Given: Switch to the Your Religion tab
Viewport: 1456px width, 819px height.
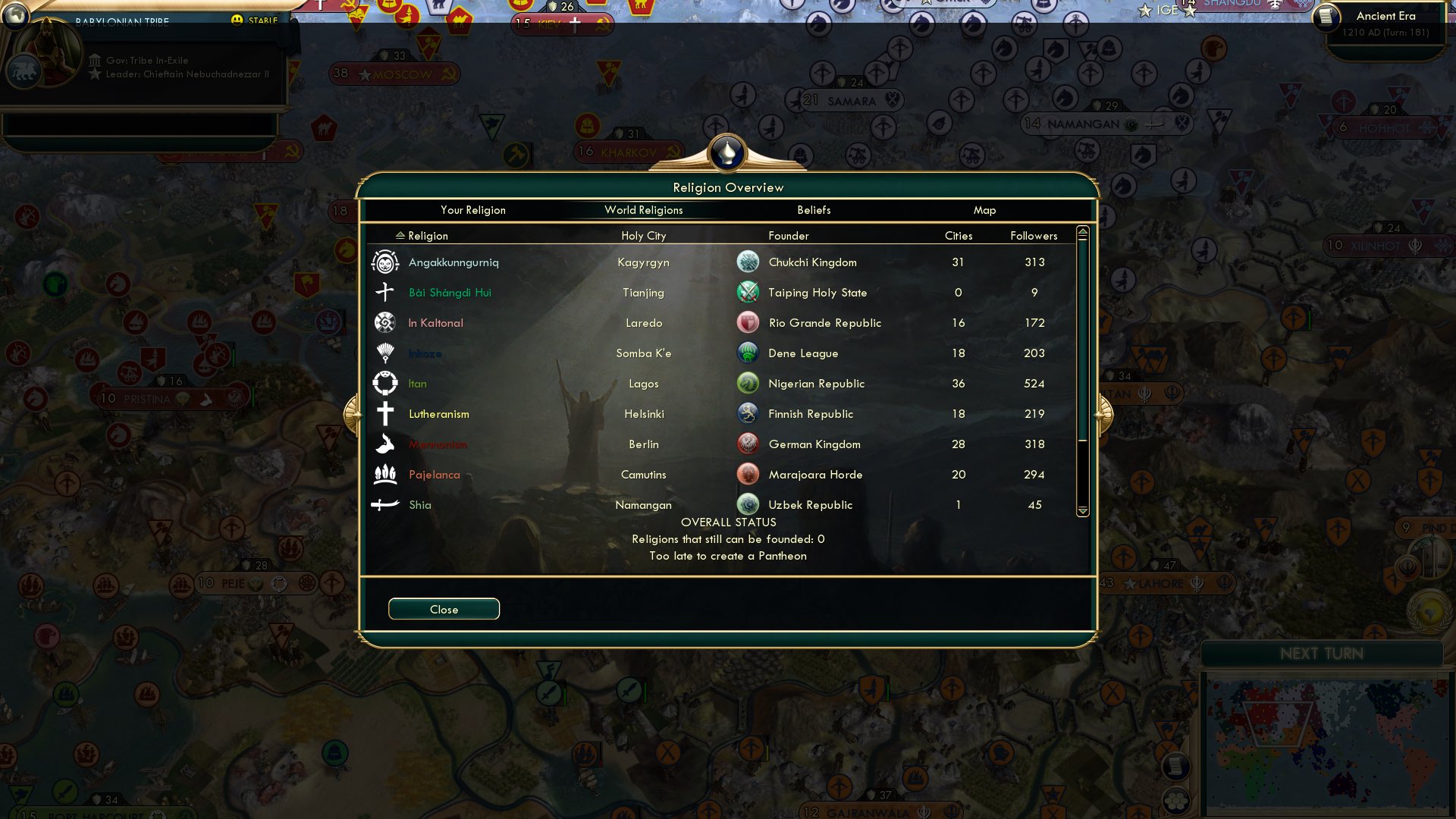Looking at the screenshot, I should click(473, 210).
